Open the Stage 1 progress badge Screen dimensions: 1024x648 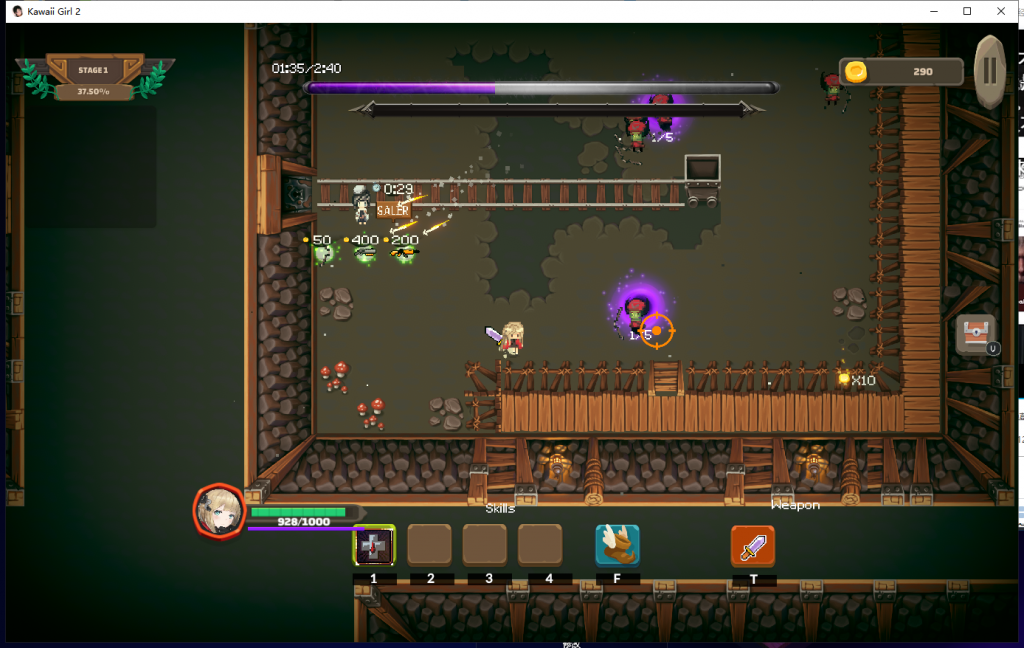[94, 78]
